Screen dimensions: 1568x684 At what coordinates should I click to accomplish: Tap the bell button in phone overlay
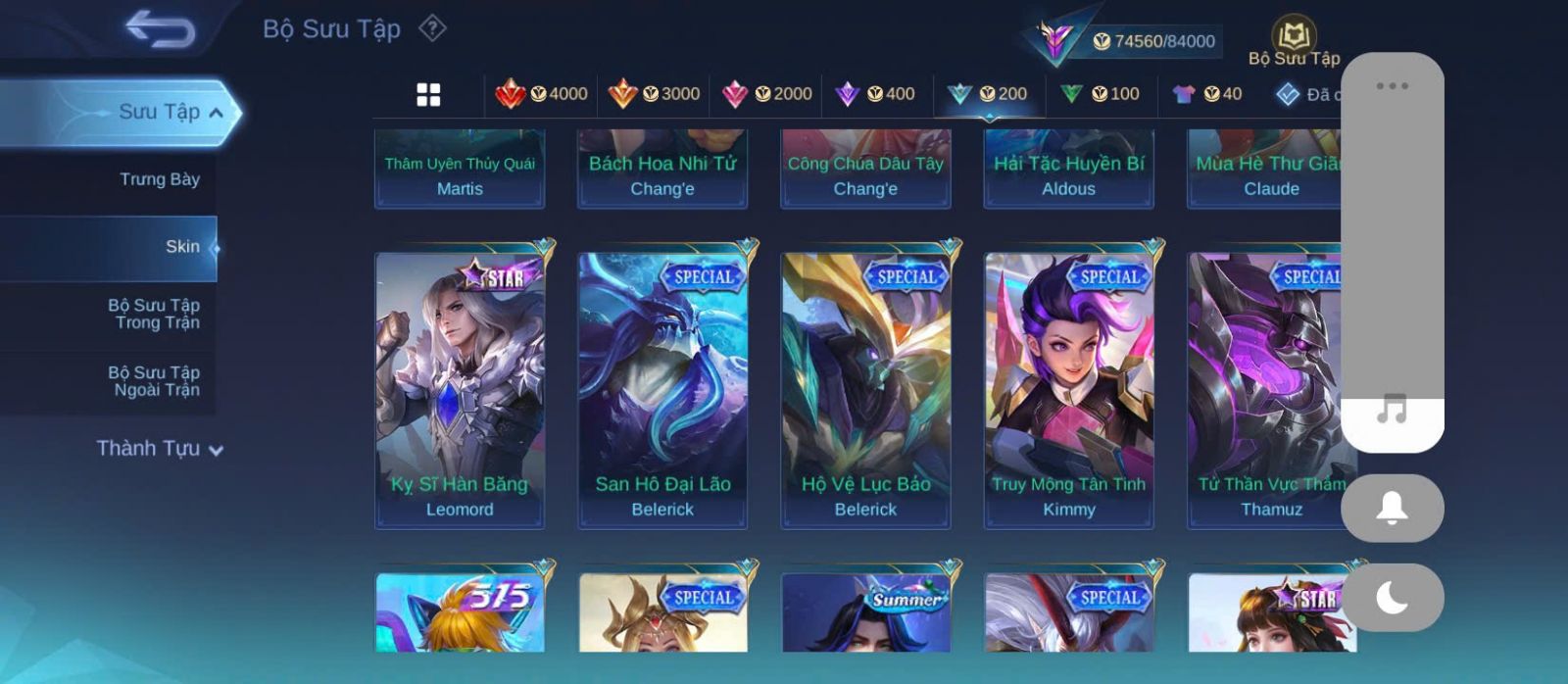point(1392,509)
